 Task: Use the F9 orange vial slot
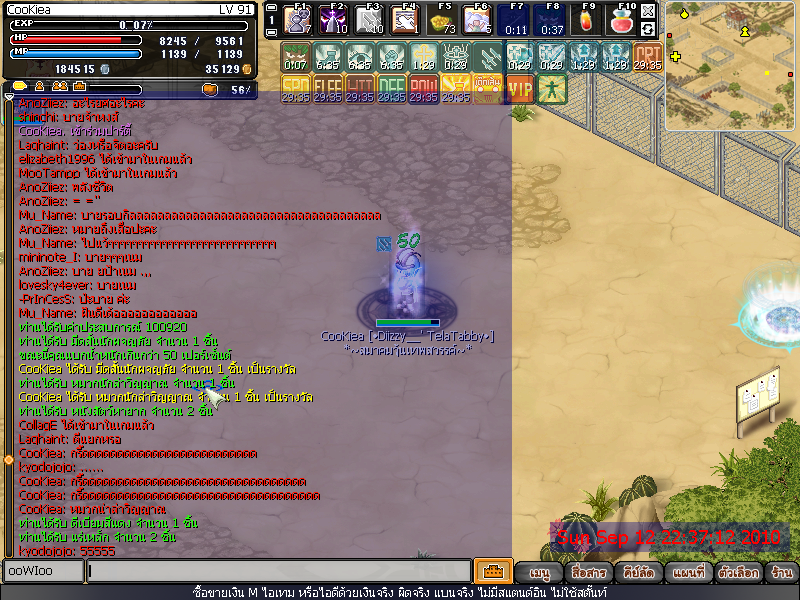point(587,20)
